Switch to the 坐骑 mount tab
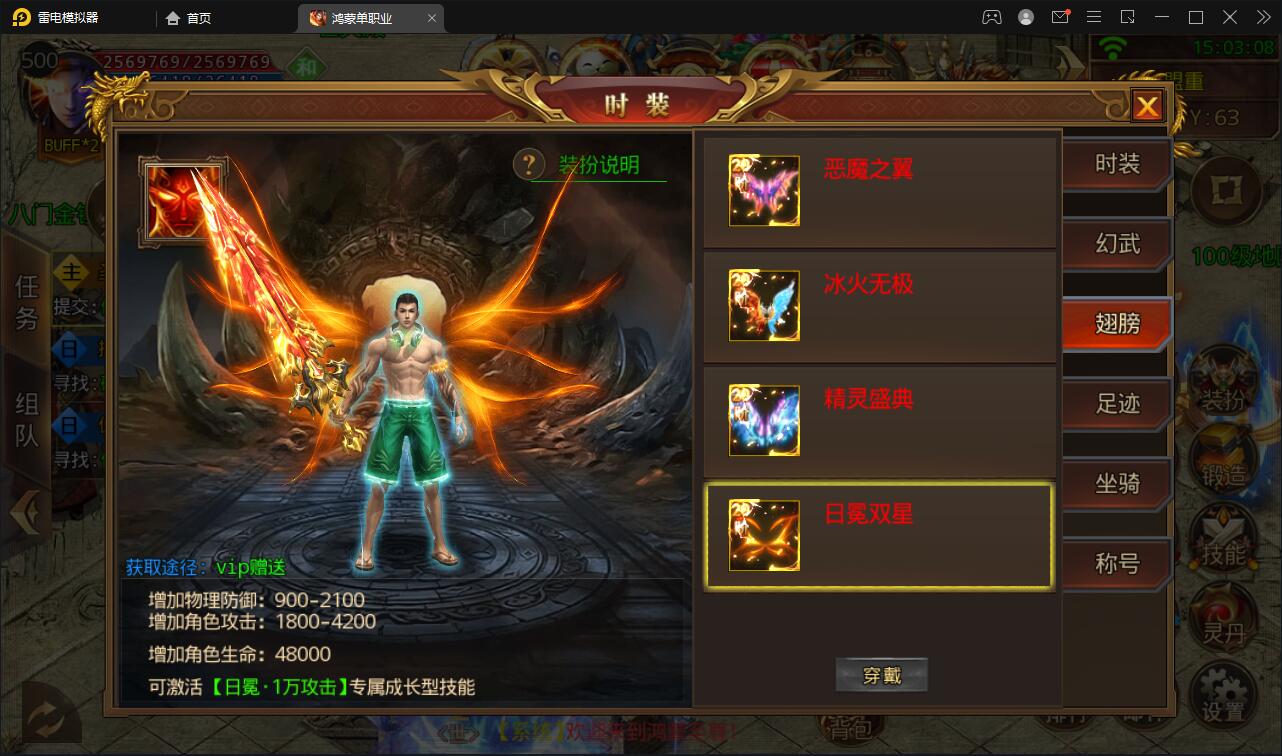 pyautogui.click(x=1116, y=485)
